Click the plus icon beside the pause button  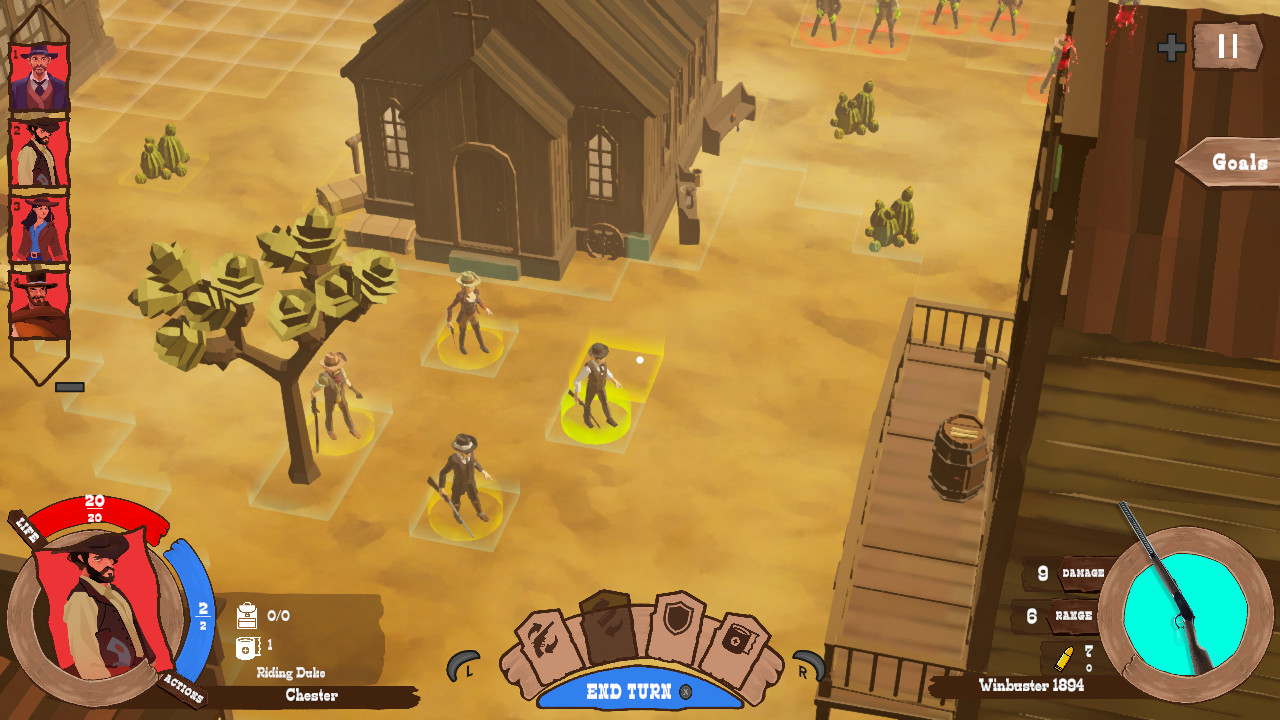click(x=1170, y=45)
